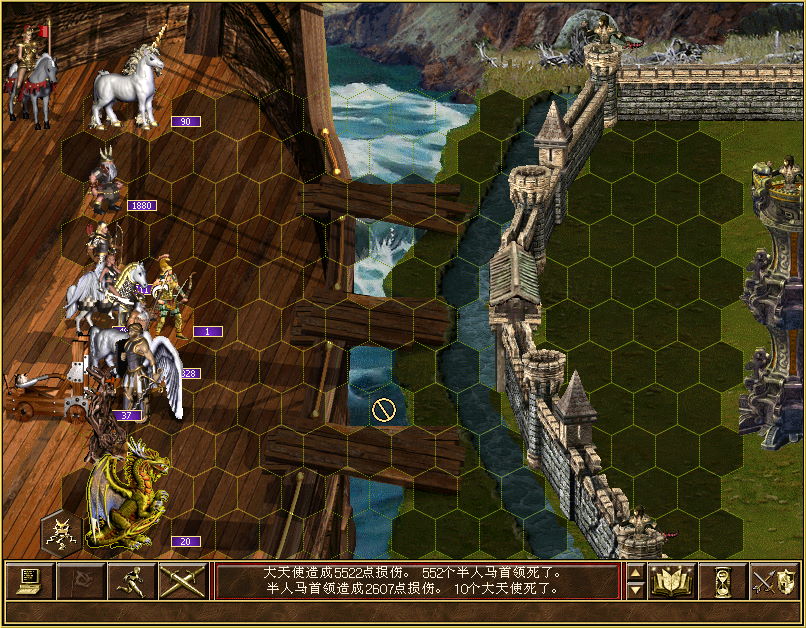Click the greyed-out surrender flag button
Viewport: 806px width, 628px height.
pyautogui.click(x=80, y=581)
